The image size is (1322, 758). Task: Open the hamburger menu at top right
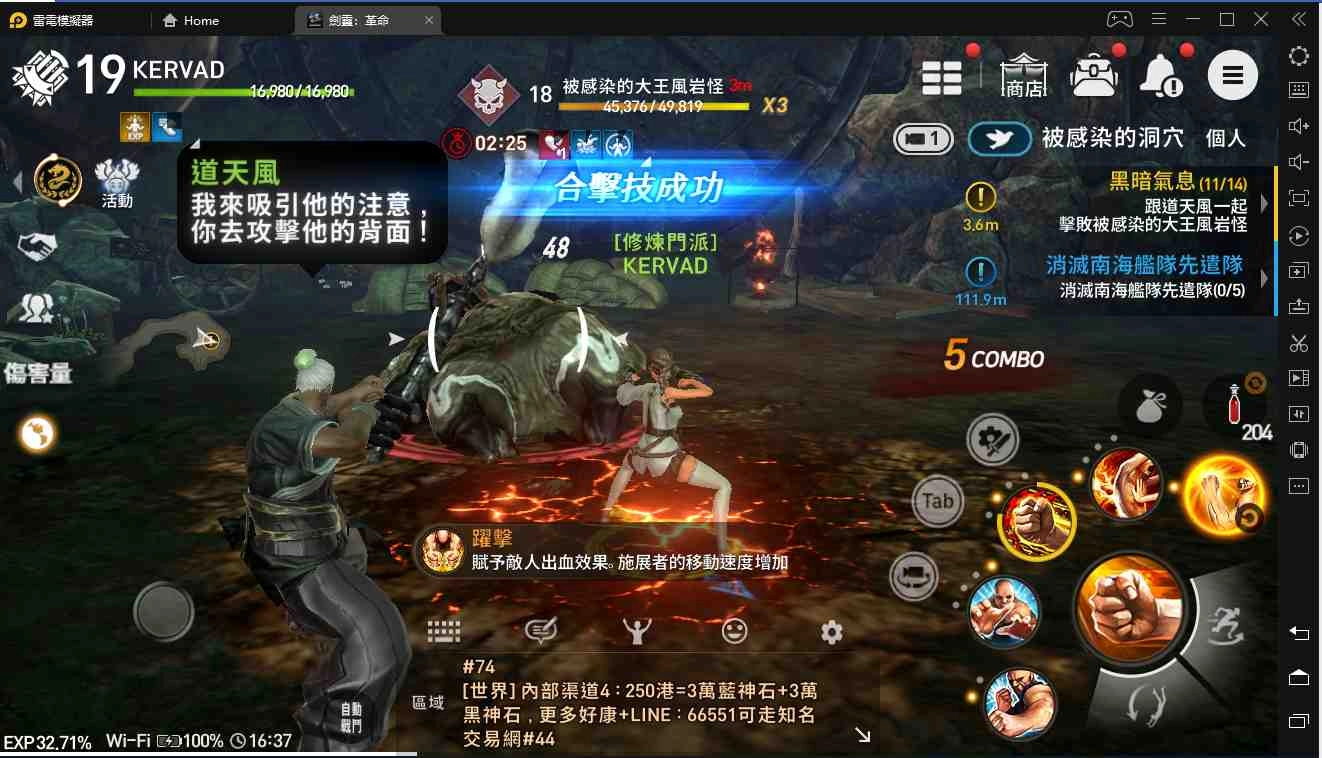pyautogui.click(x=1233, y=75)
